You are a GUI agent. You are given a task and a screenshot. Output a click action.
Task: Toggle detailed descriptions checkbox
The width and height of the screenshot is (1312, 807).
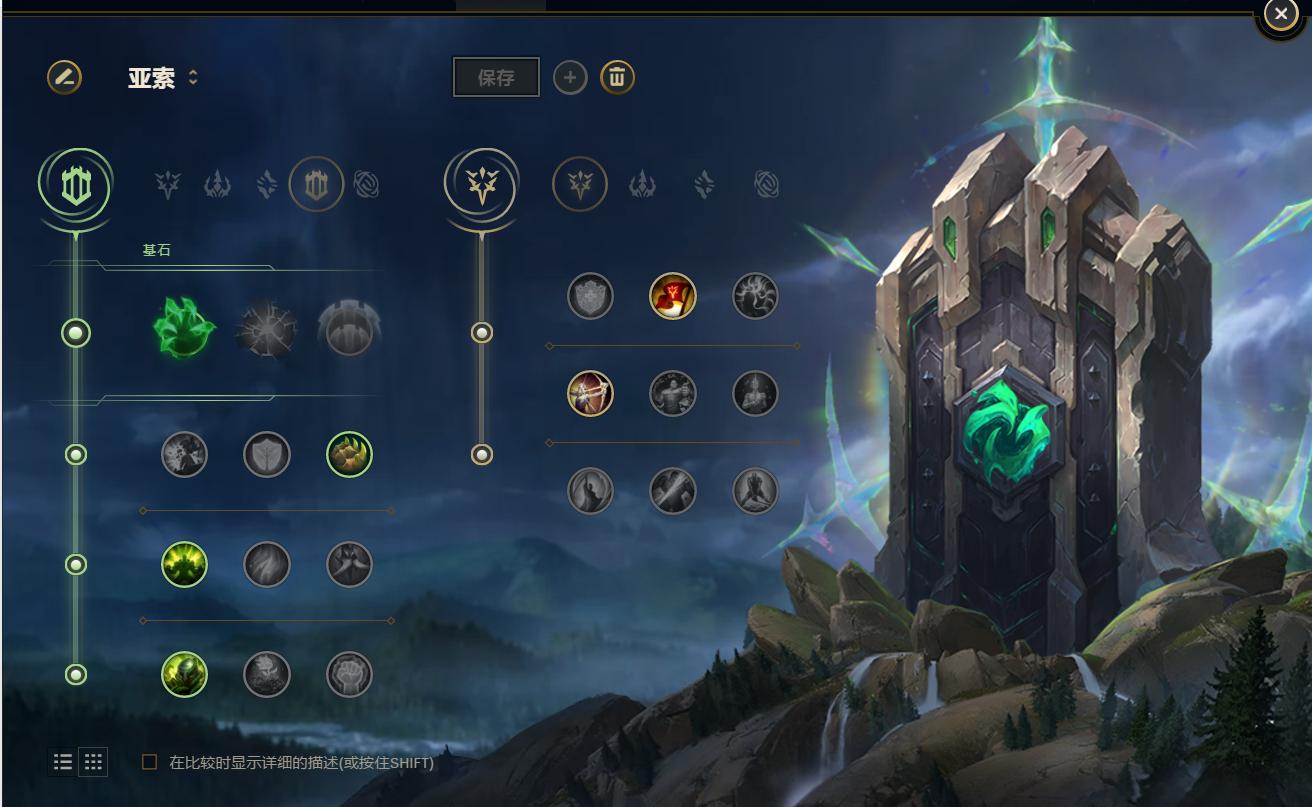click(x=150, y=762)
